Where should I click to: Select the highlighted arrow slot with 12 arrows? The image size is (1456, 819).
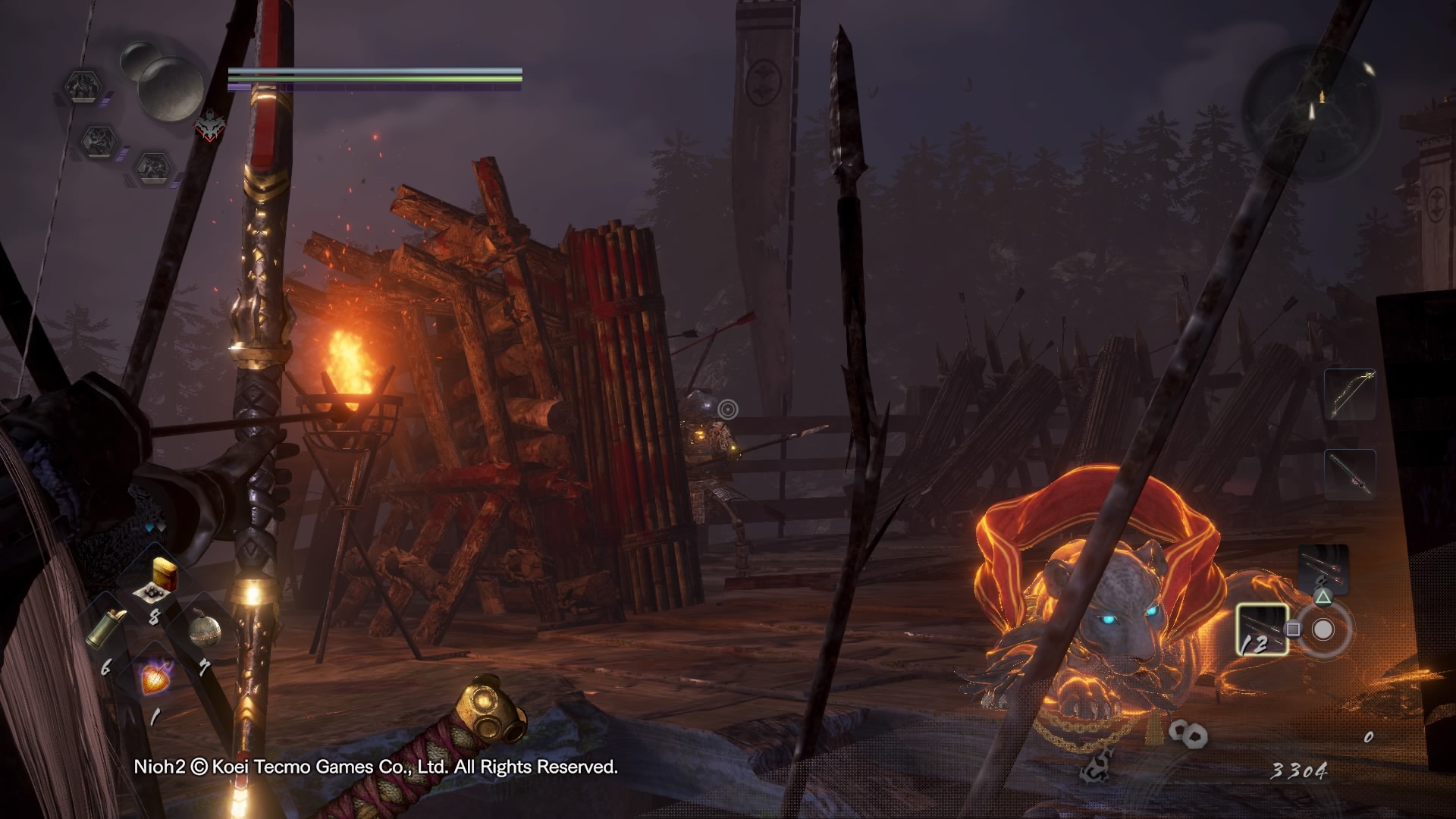pyautogui.click(x=1262, y=629)
